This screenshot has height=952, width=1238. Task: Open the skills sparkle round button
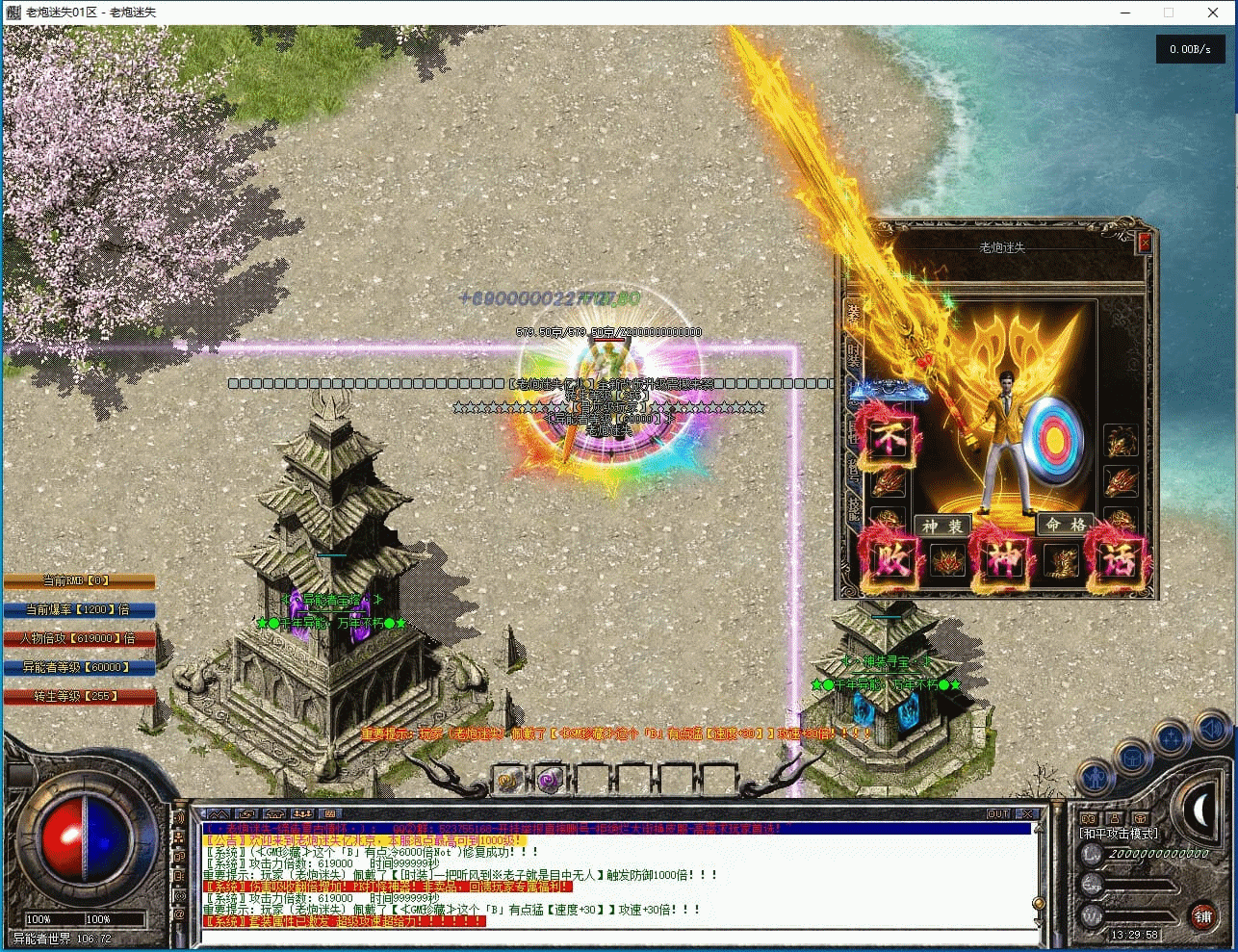pos(1172,739)
